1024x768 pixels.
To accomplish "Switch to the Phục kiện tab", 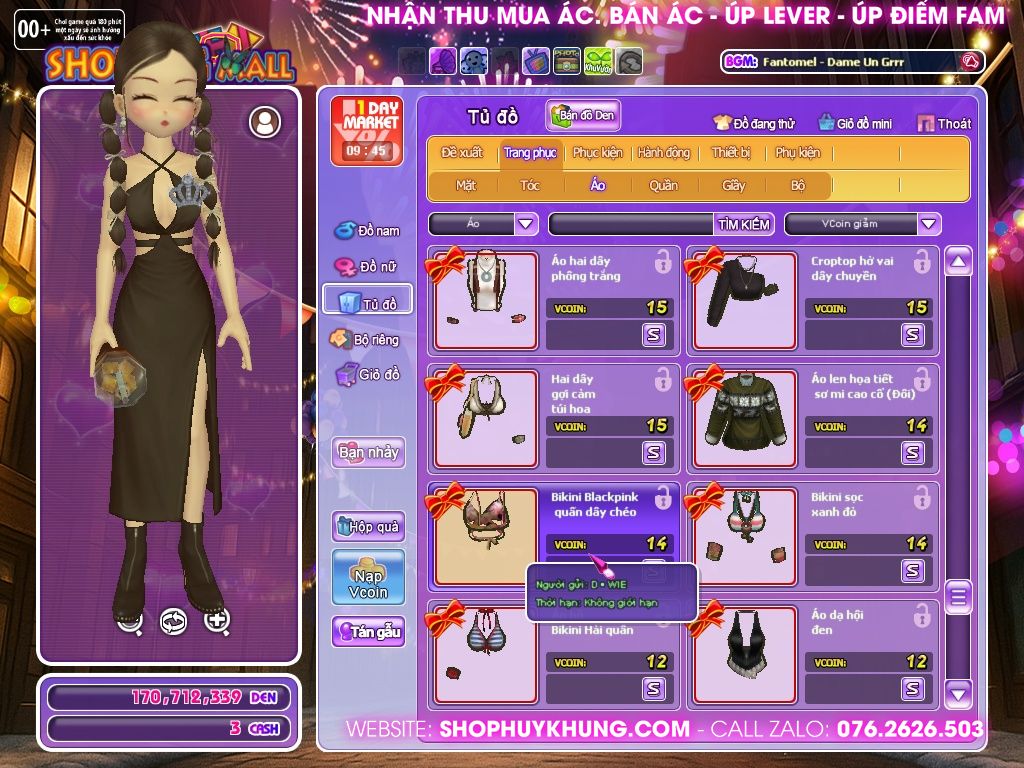I will [x=597, y=153].
